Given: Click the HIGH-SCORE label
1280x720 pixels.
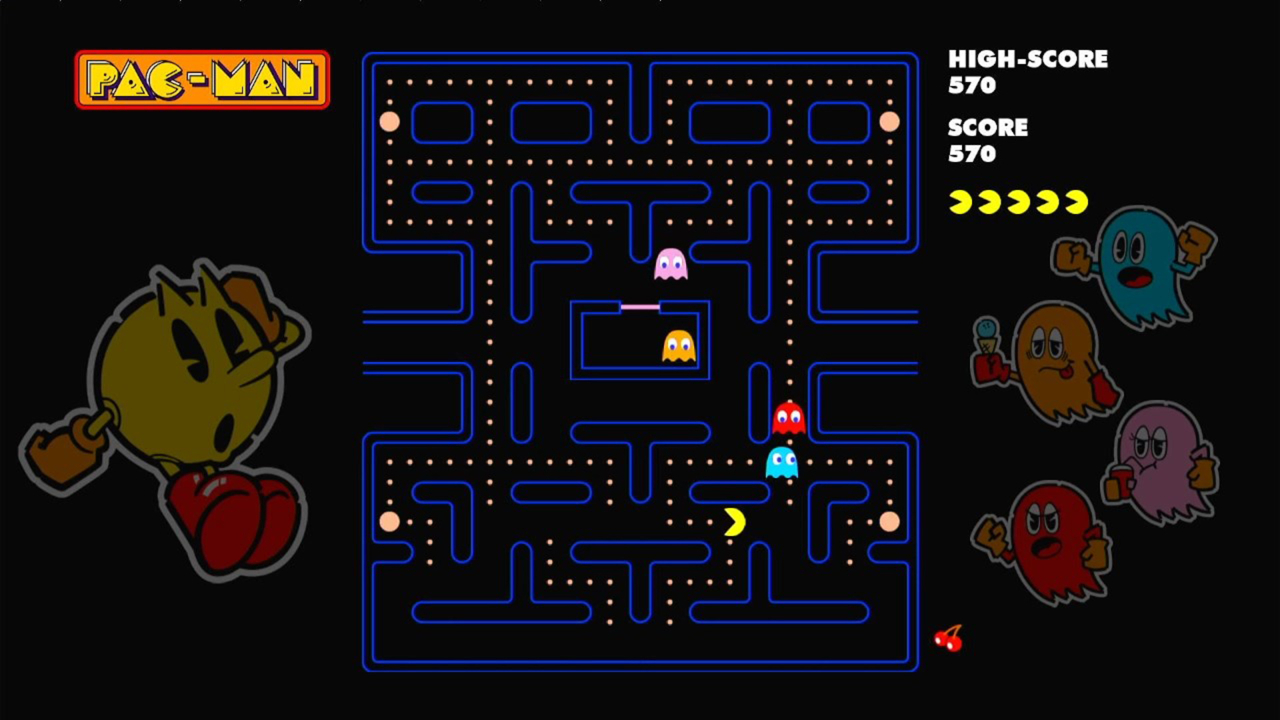Looking at the screenshot, I should 1028,59.
